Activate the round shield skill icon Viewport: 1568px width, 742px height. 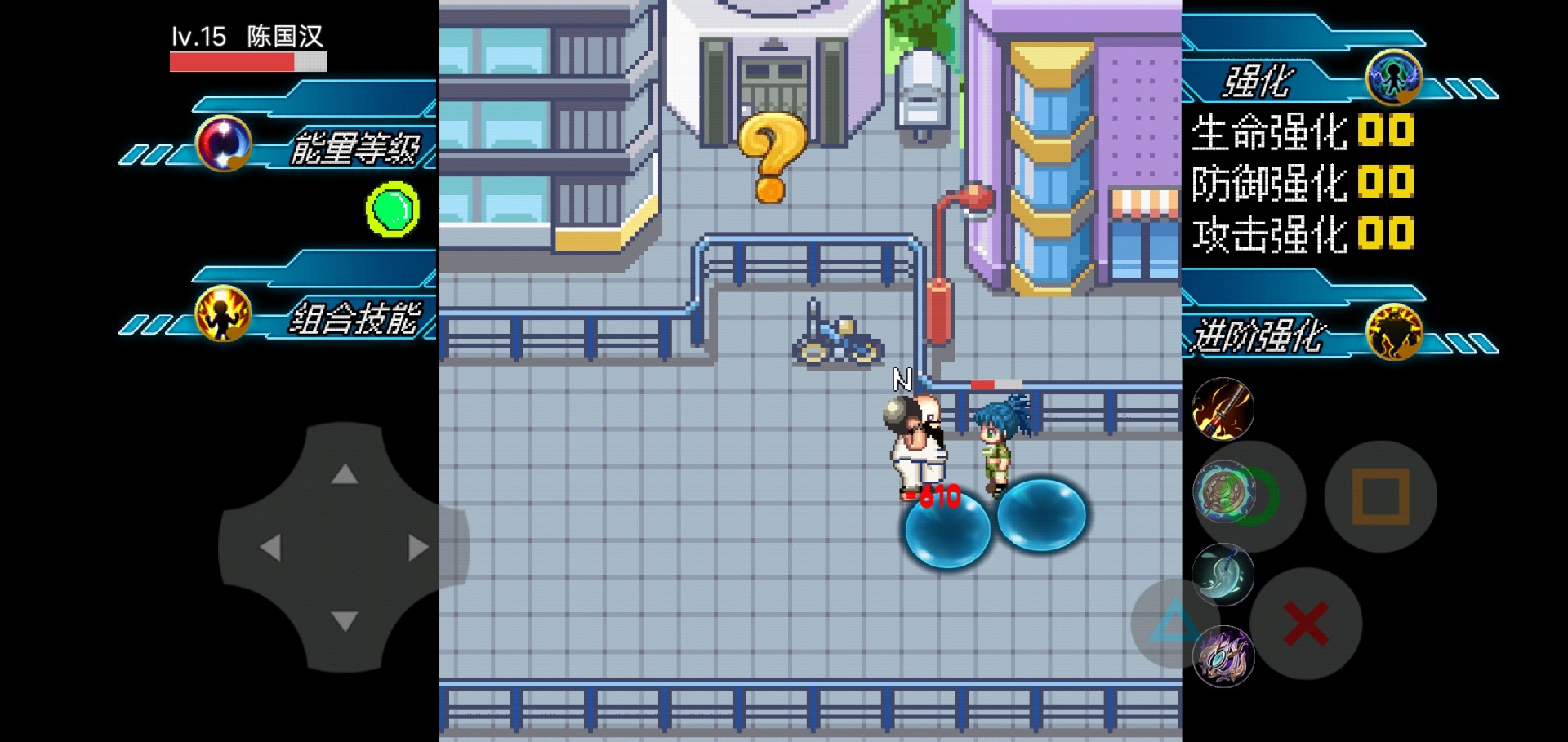click(x=1223, y=492)
